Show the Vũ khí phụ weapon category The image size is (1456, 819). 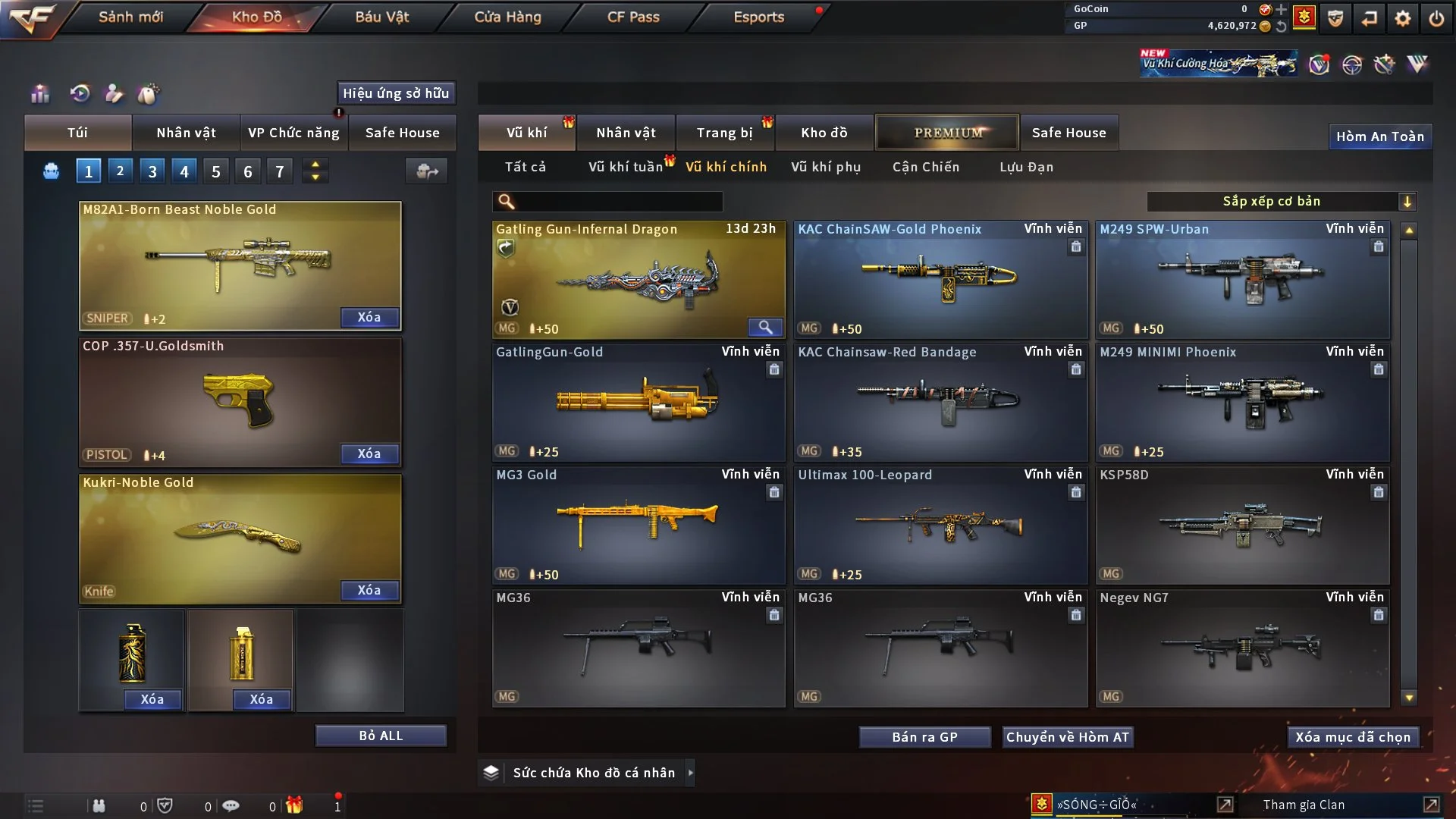(825, 167)
